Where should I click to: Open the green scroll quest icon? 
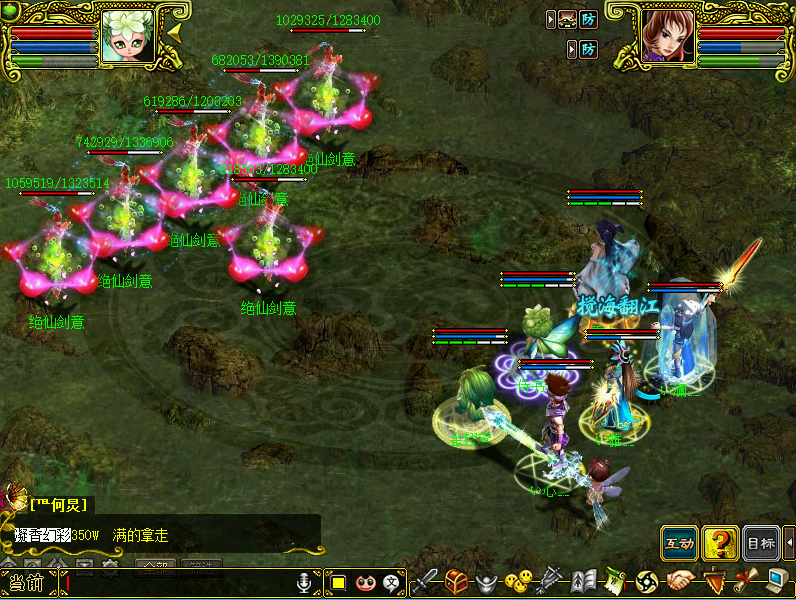point(614,581)
